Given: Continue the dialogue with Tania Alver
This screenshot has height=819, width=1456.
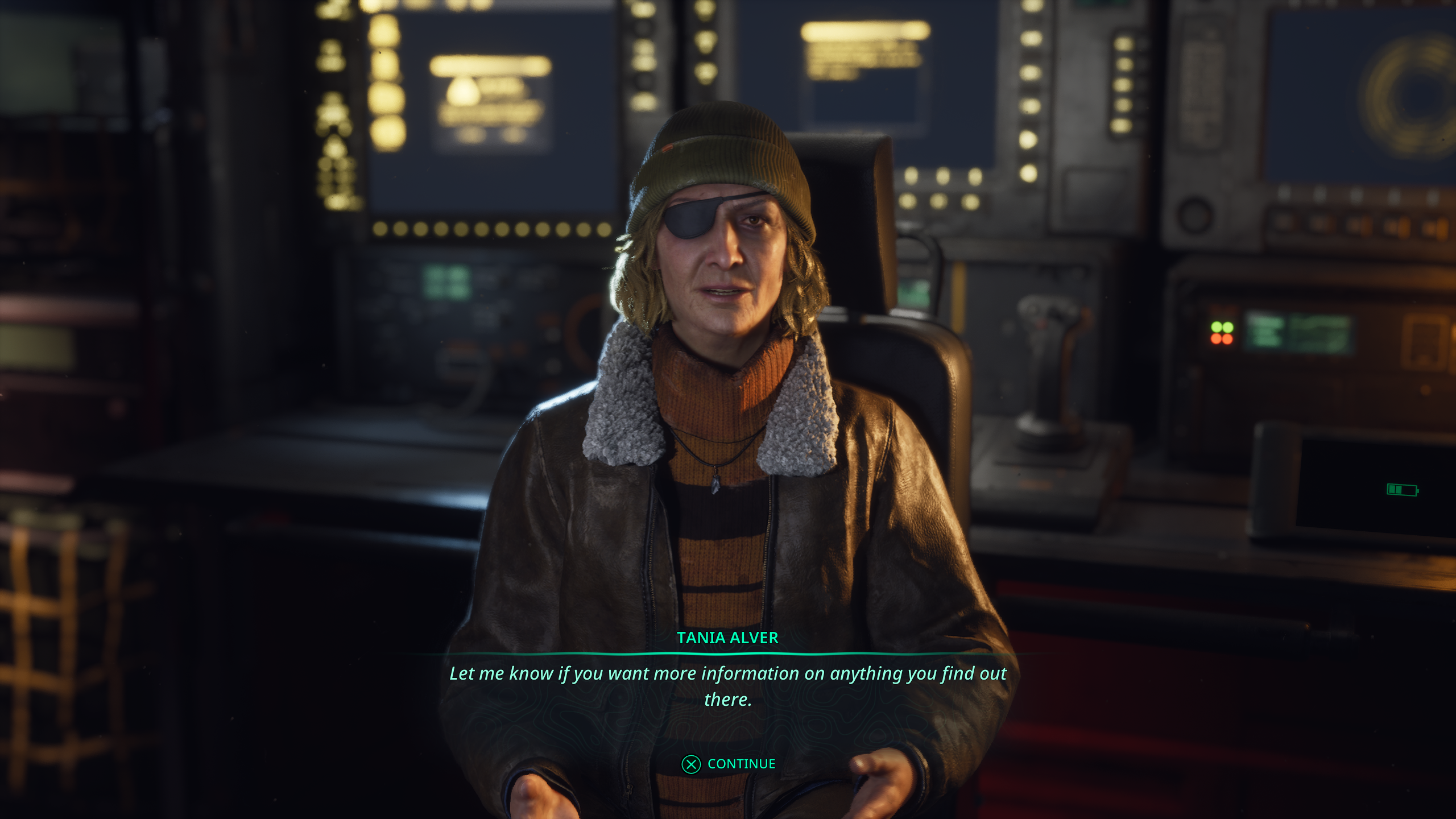Looking at the screenshot, I should pyautogui.click(x=729, y=764).
